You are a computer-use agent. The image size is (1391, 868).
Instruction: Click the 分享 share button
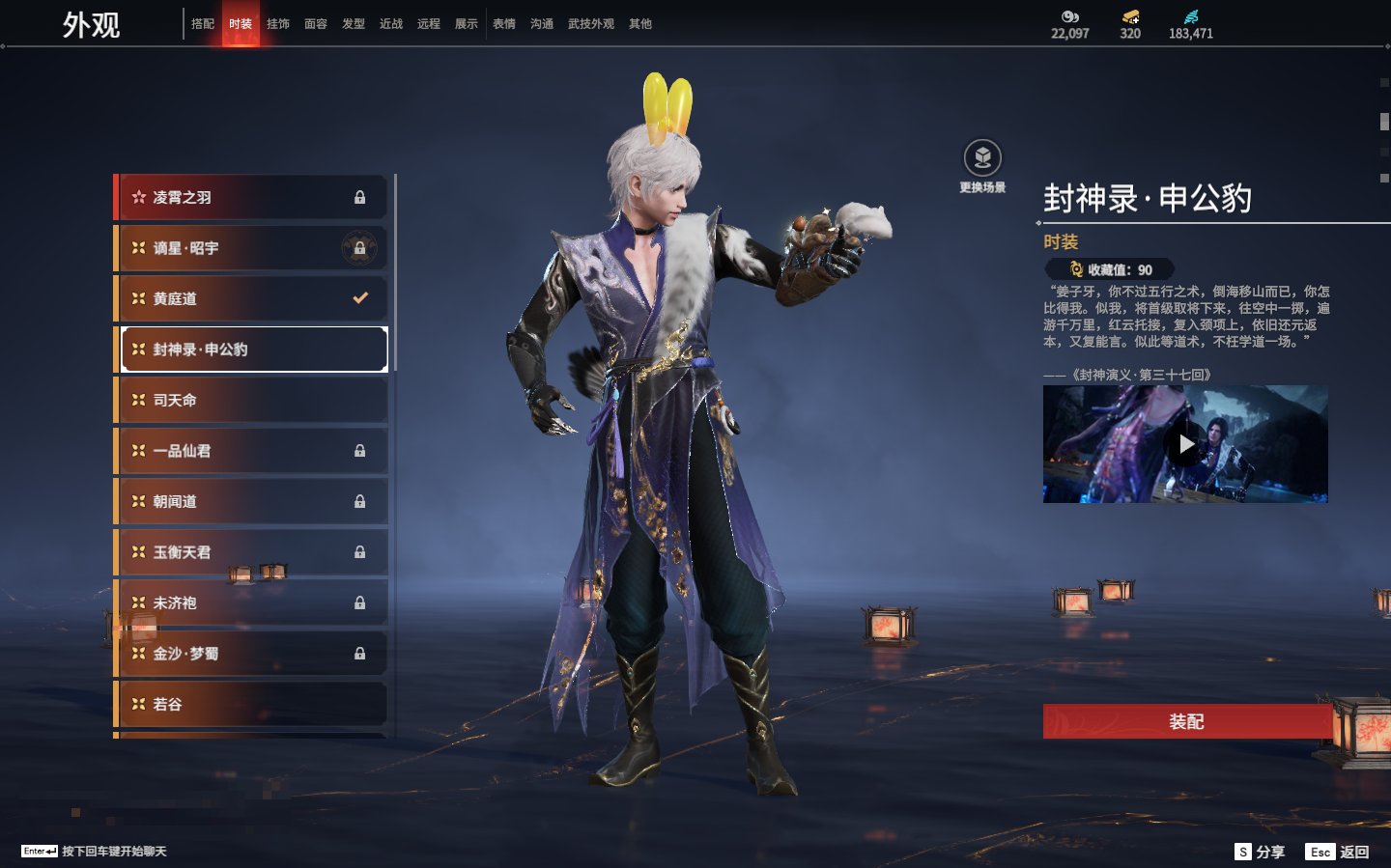click(x=1261, y=852)
